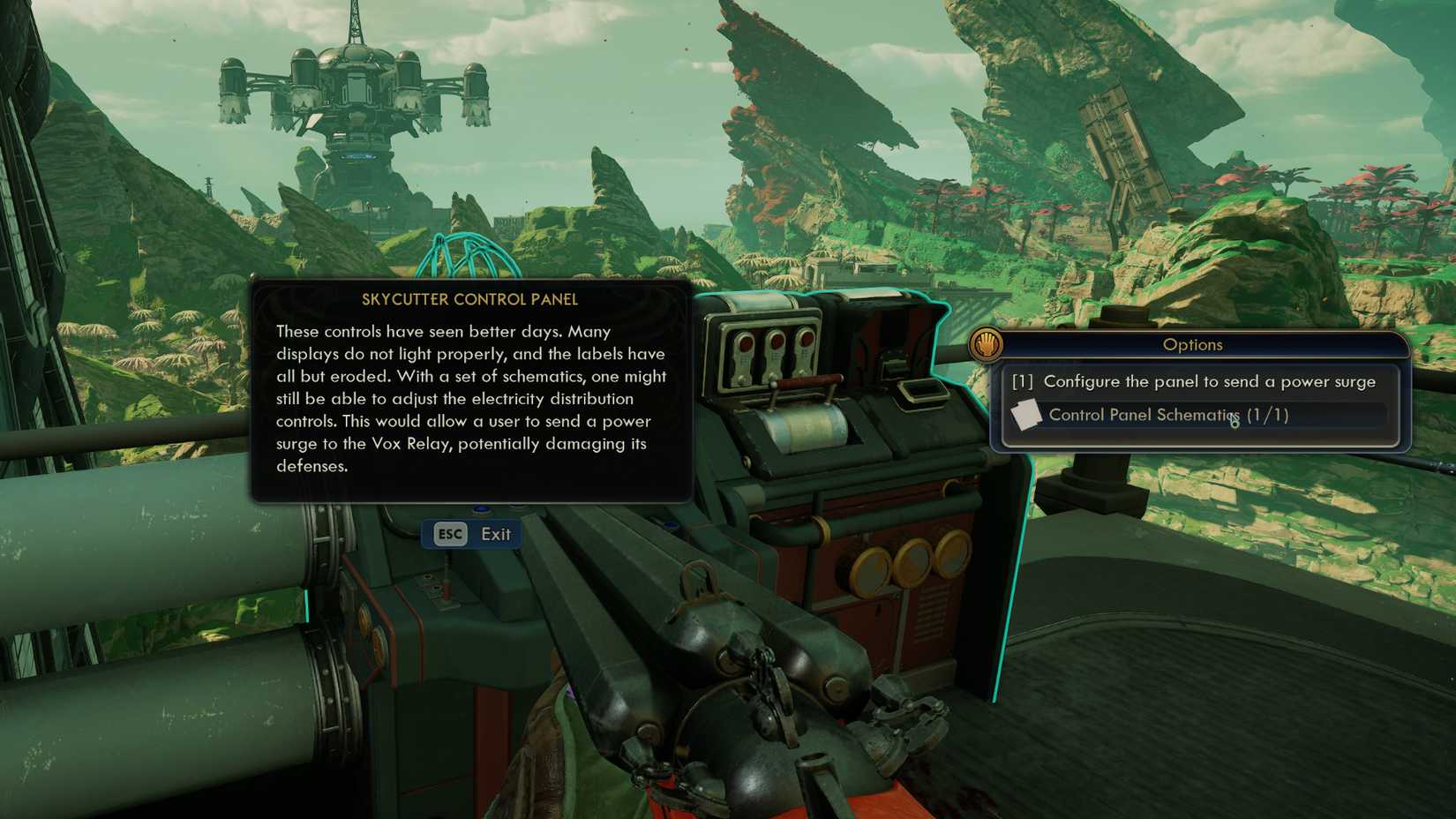Screen dimensions: 1456x819
Task: Flip the center red switch on the panel
Action: [776, 342]
